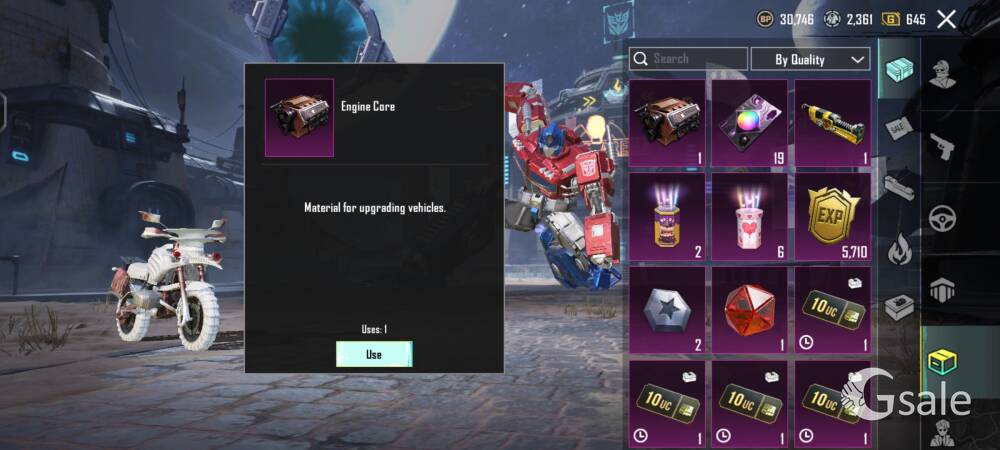Image resolution: width=1000 pixels, height=450 pixels.
Task: Open the SALE tag tab
Action: (x=900, y=128)
